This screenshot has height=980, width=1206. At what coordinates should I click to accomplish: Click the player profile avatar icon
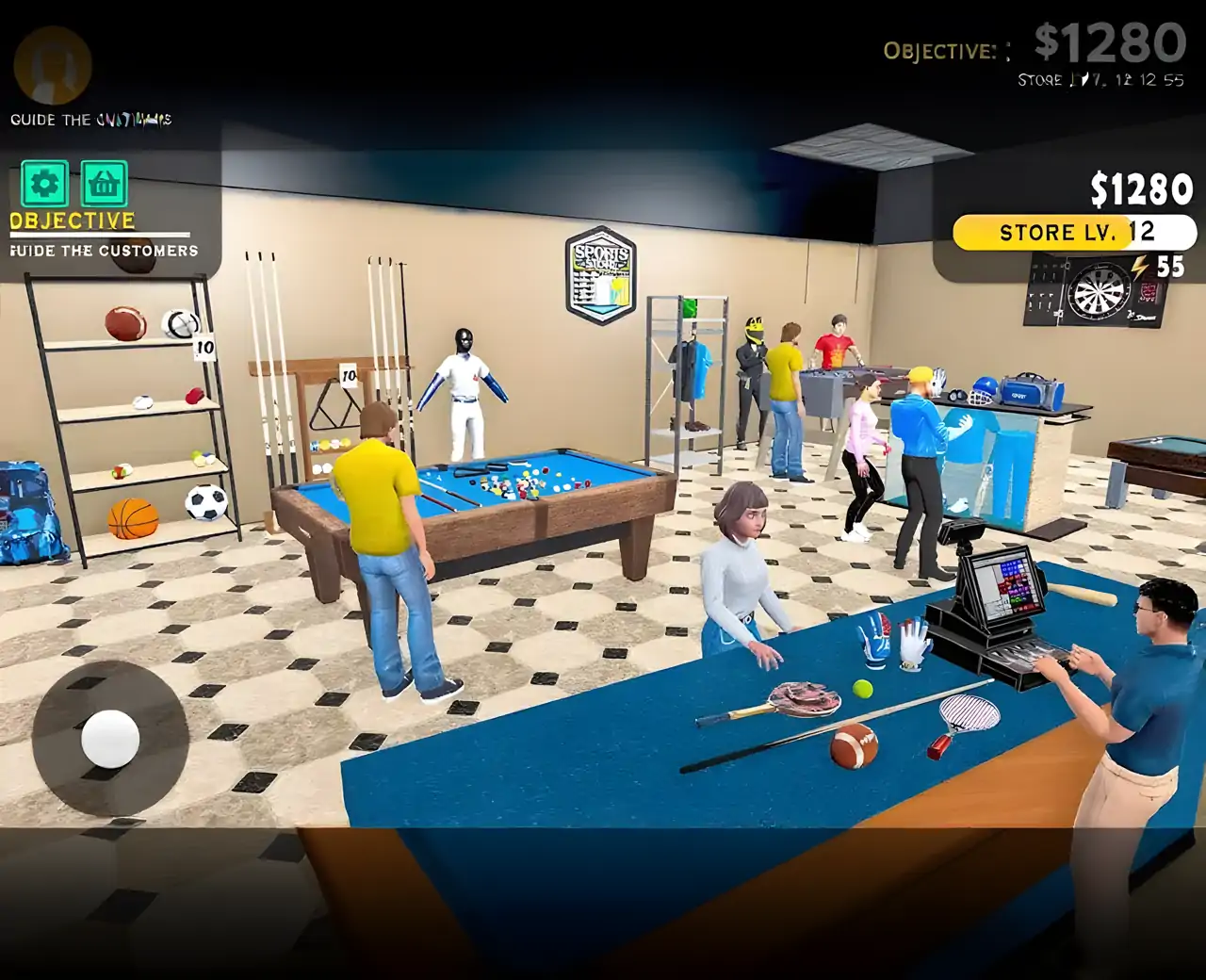tap(53, 66)
